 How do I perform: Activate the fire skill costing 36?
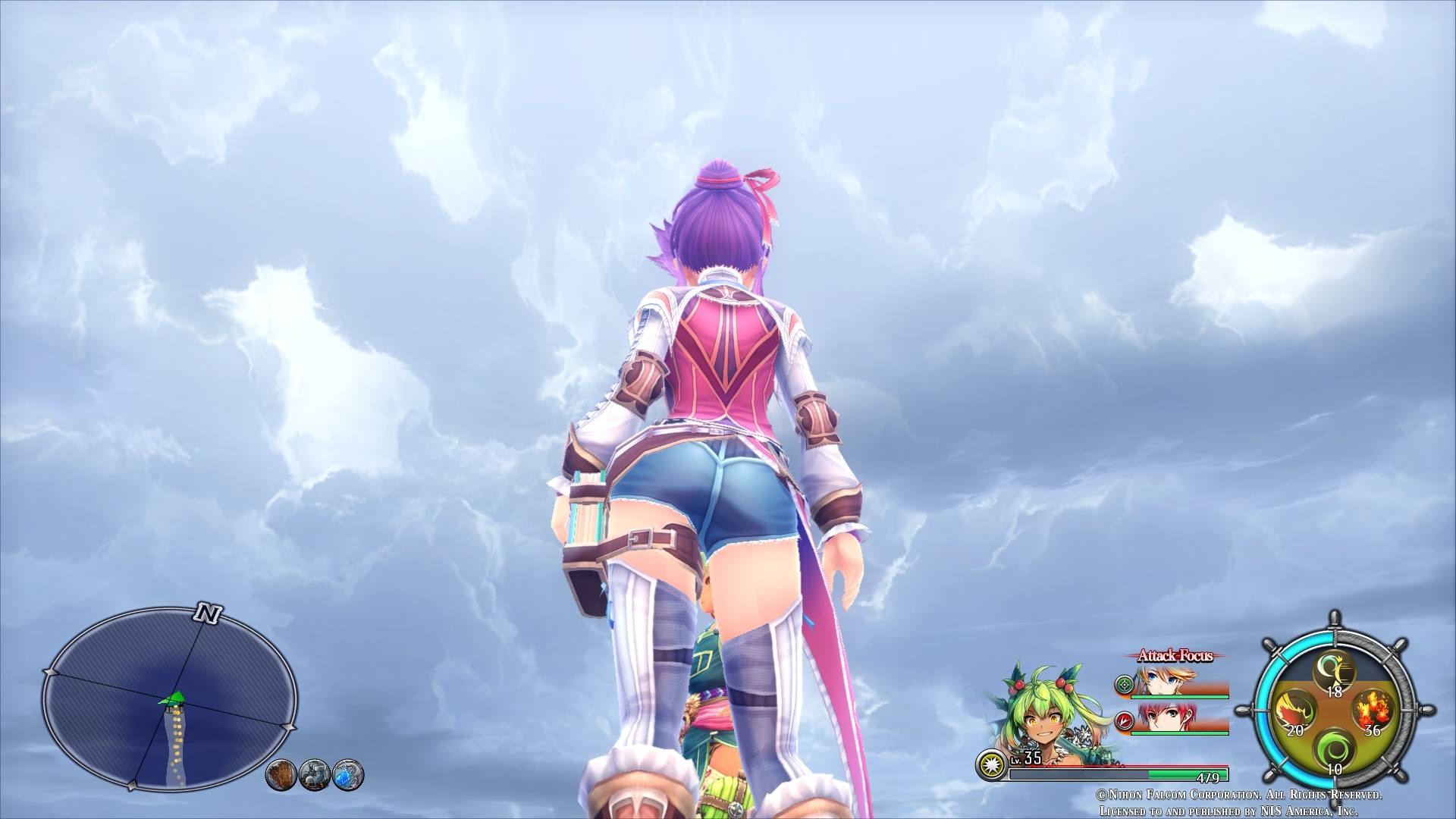tap(1373, 710)
